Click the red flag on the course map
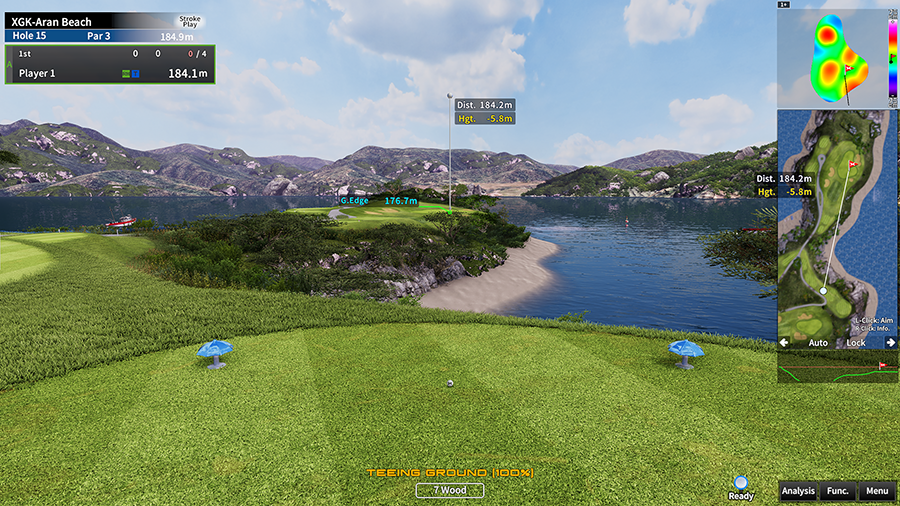 (853, 163)
